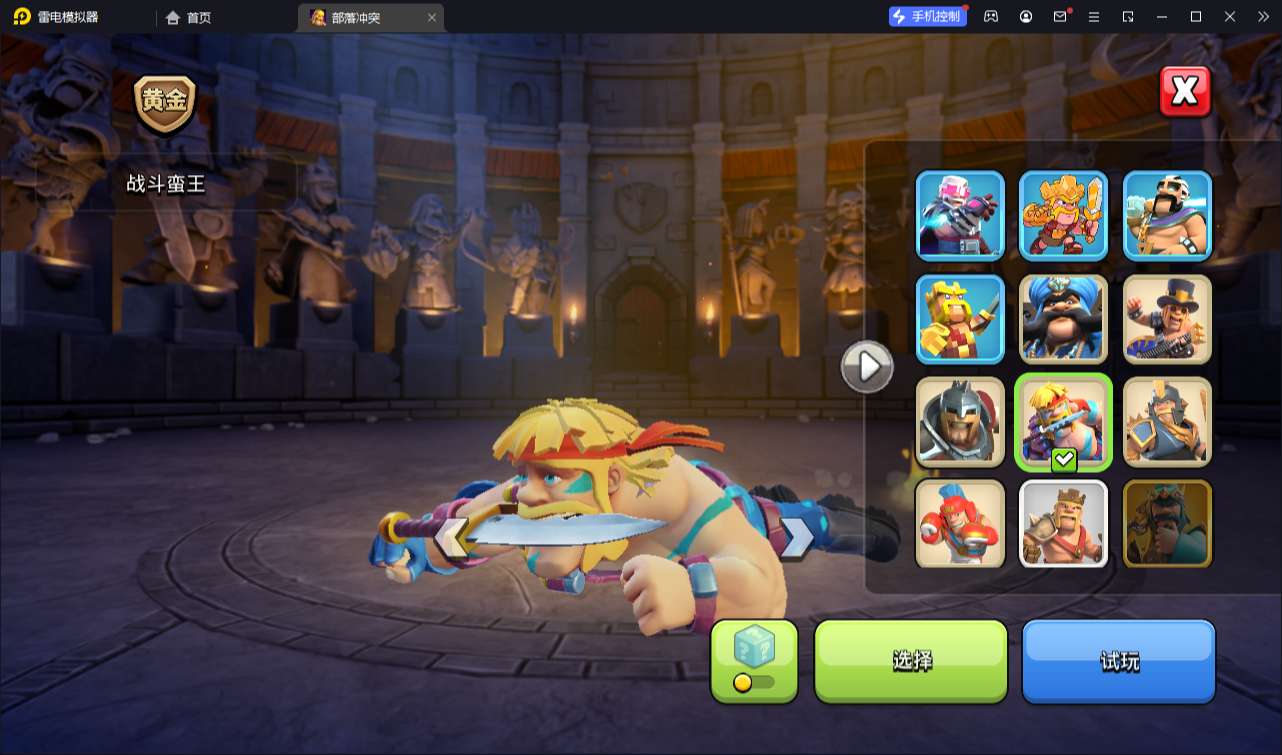Switch to the 首页 emulator tab

(x=189, y=17)
